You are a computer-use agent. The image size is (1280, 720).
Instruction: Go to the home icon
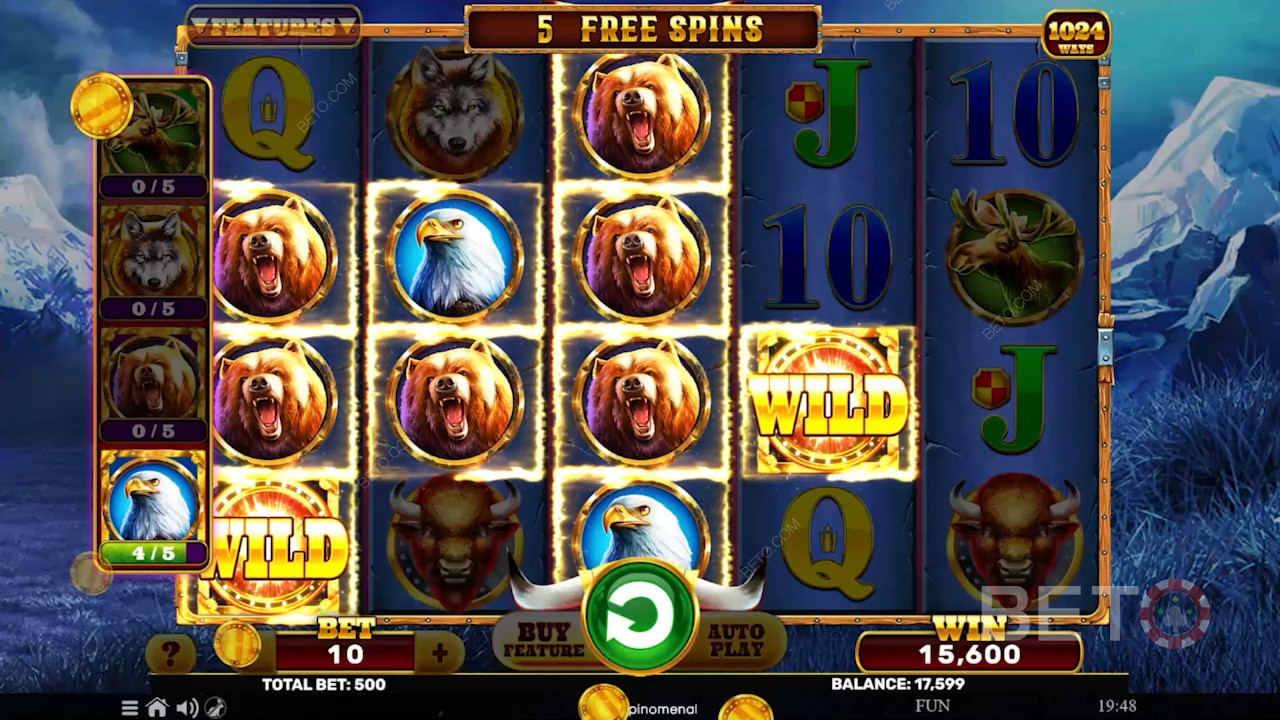tap(157, 708)
